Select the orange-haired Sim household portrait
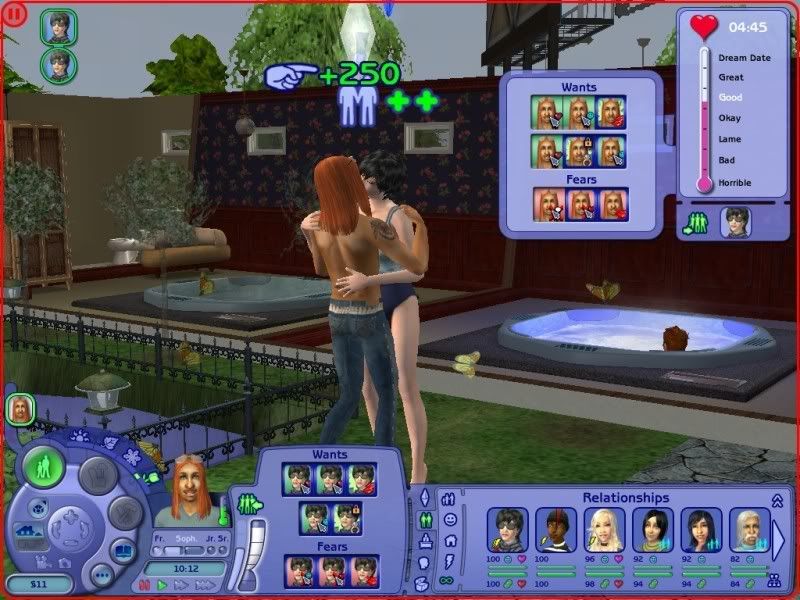Viewport: 800px width, 600px height. coord(20,408)
